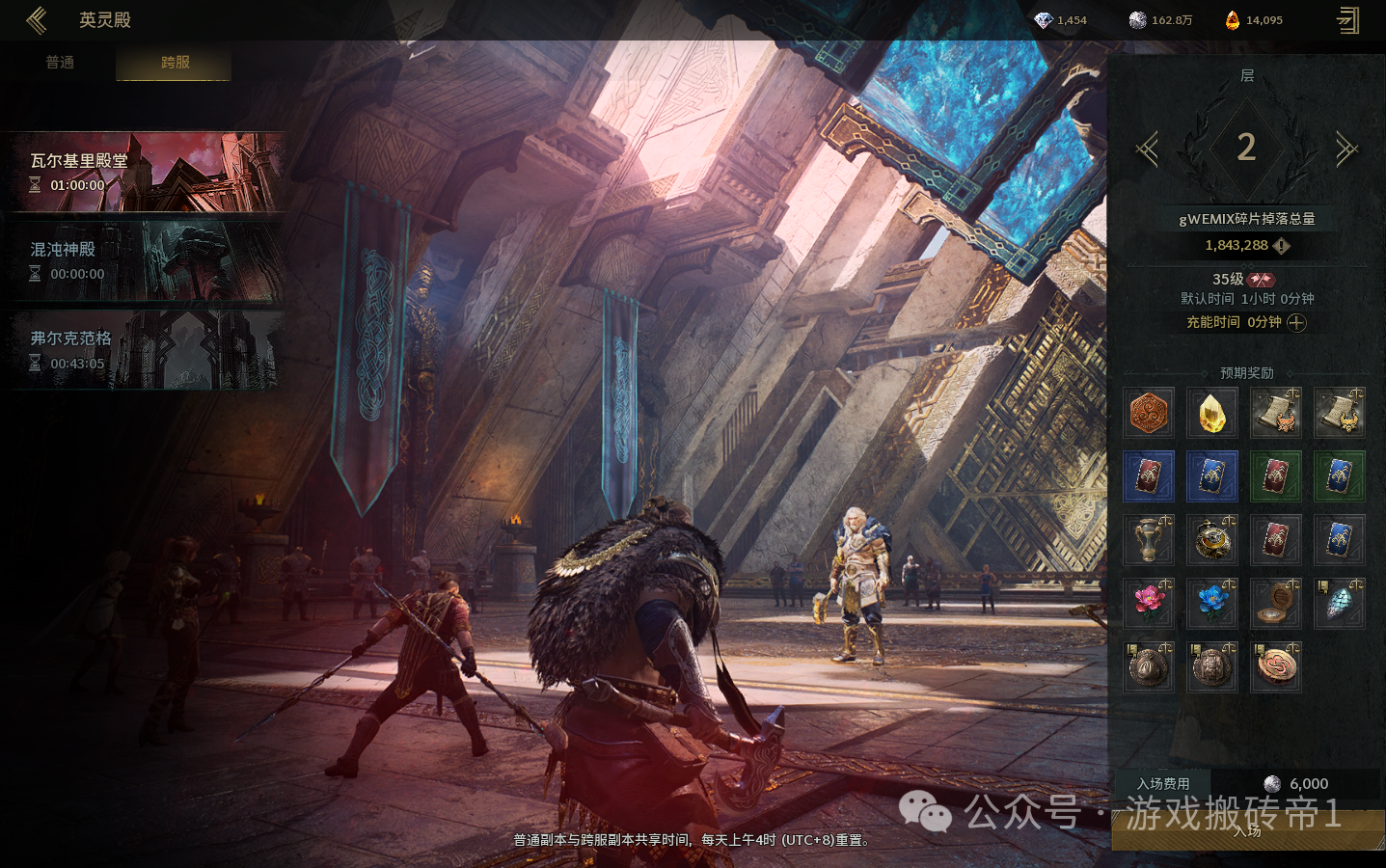1386x868 pixels.
Task: Select the 跨服 tab
Action: pyautogui.click(x=175, y=63)
